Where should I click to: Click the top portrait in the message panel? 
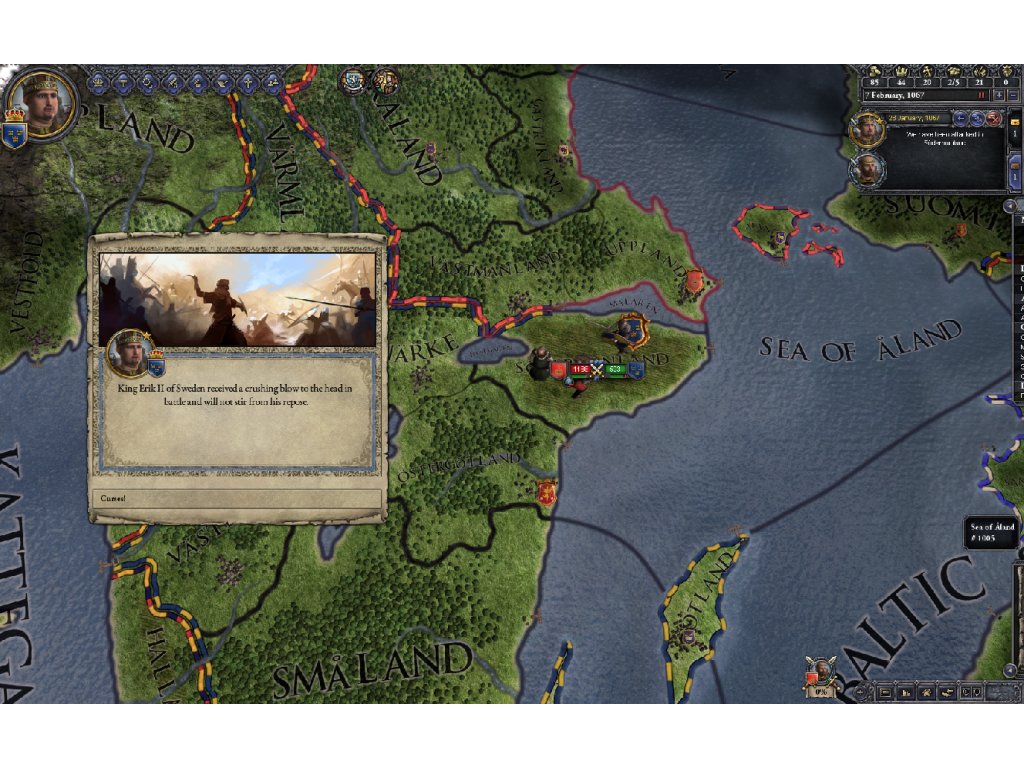tap(867, 130)
